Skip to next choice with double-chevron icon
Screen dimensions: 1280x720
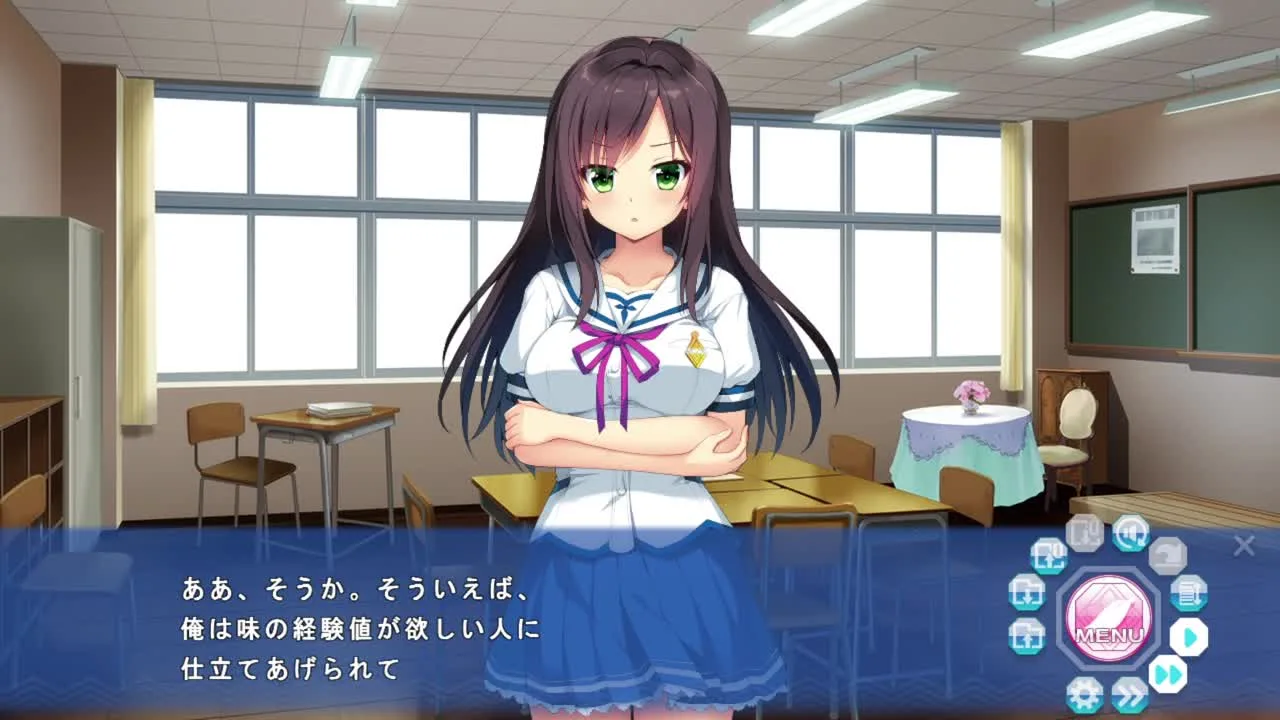1129,694
